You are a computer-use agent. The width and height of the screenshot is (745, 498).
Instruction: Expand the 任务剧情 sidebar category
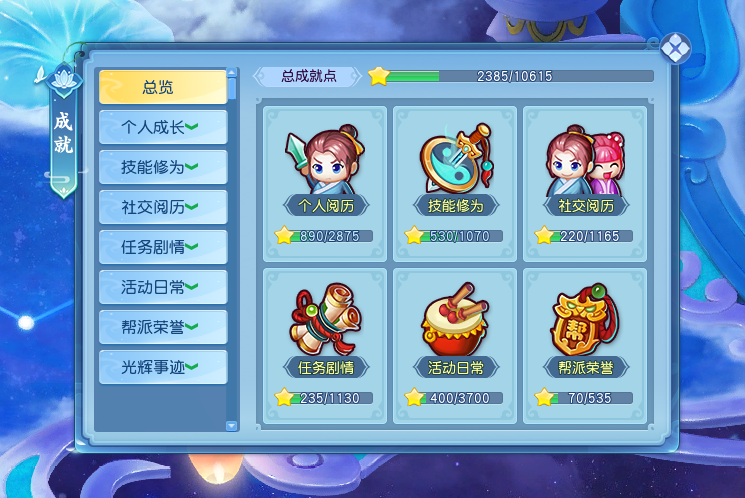[x=162, y=247]
